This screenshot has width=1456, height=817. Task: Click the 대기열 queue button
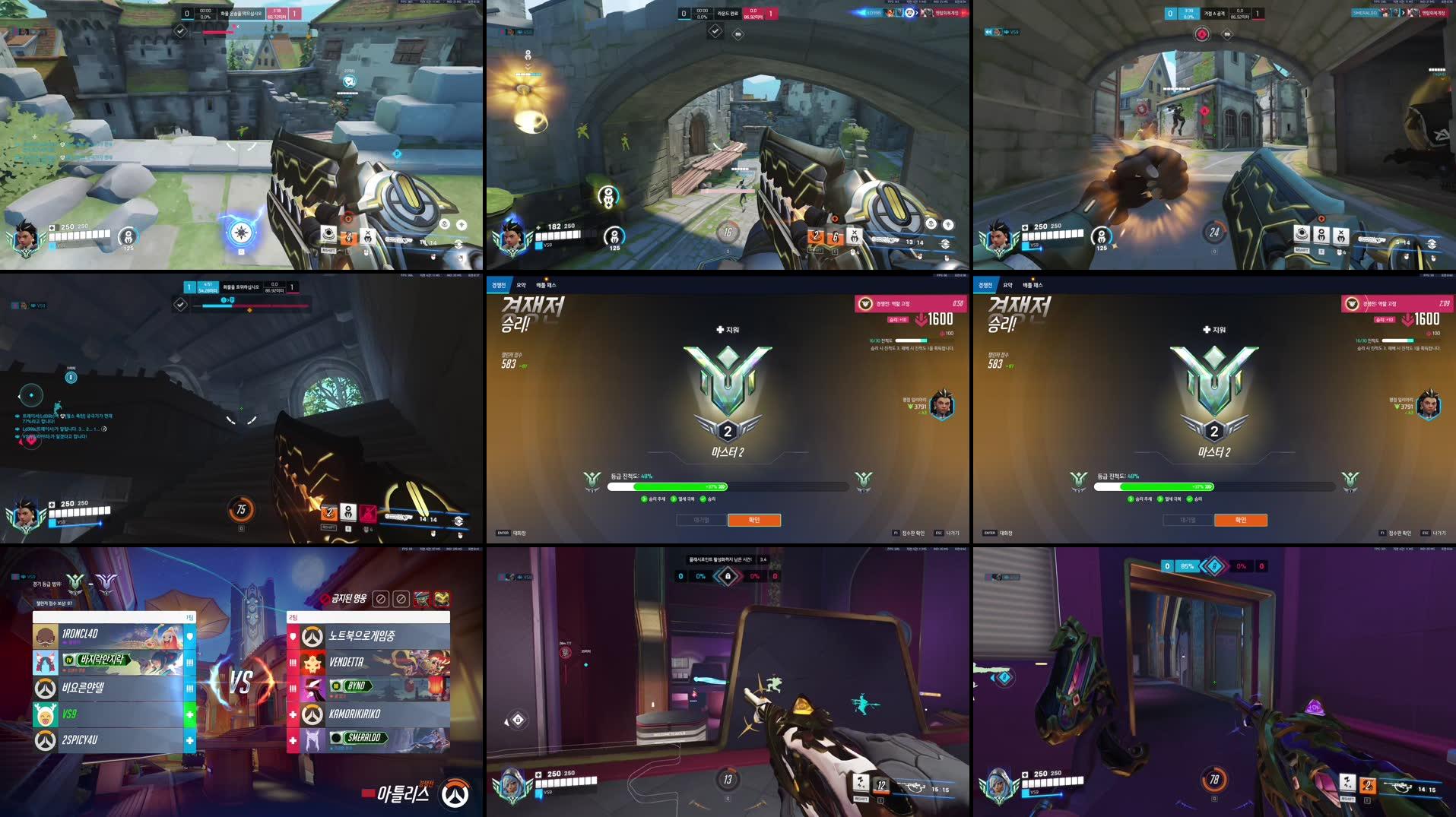[x=700, y=520]
